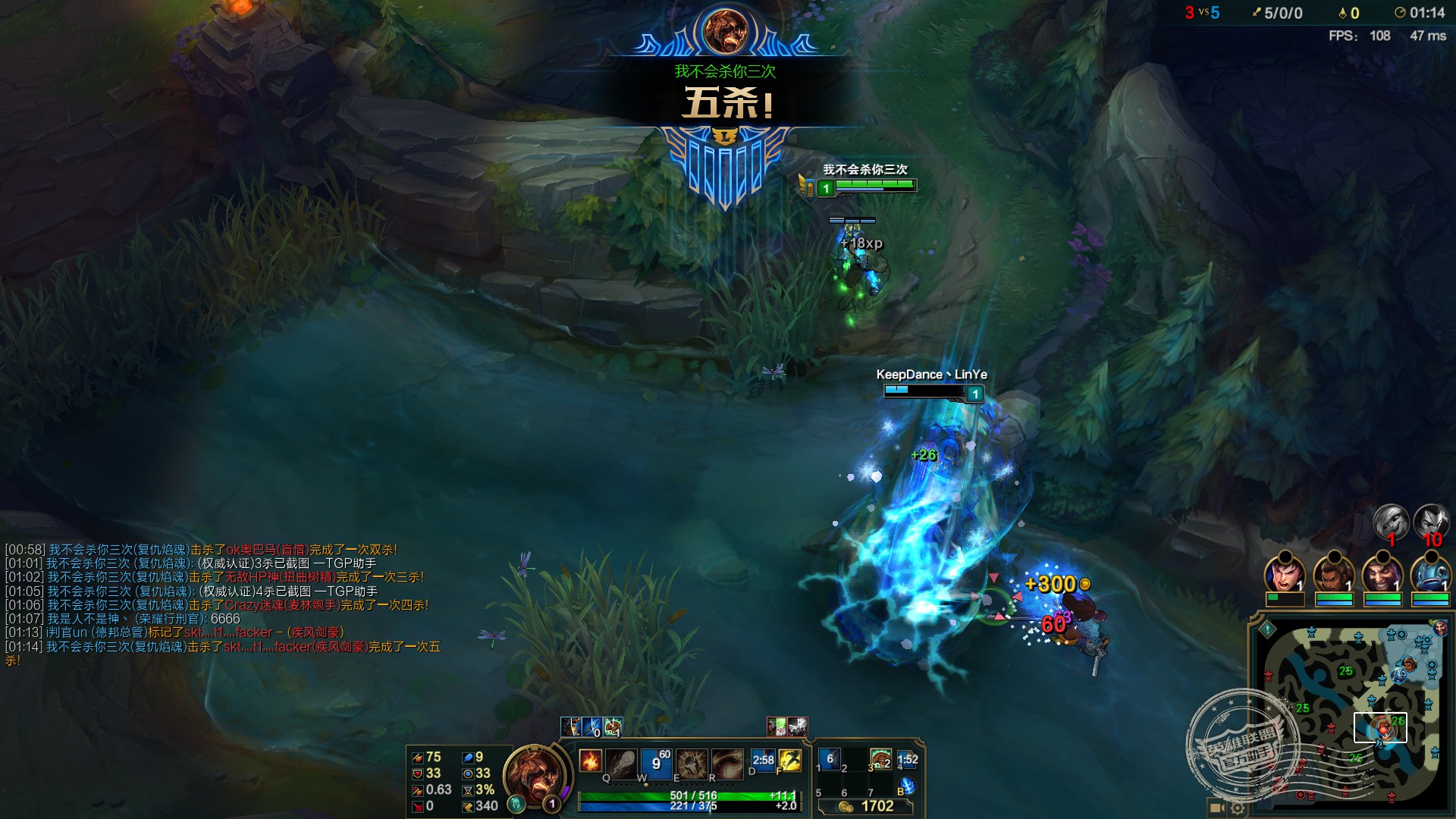Click the dead enemy portrait with 10-second timer
This screenshot has height=819, width=1456.
click(1431, 522)
